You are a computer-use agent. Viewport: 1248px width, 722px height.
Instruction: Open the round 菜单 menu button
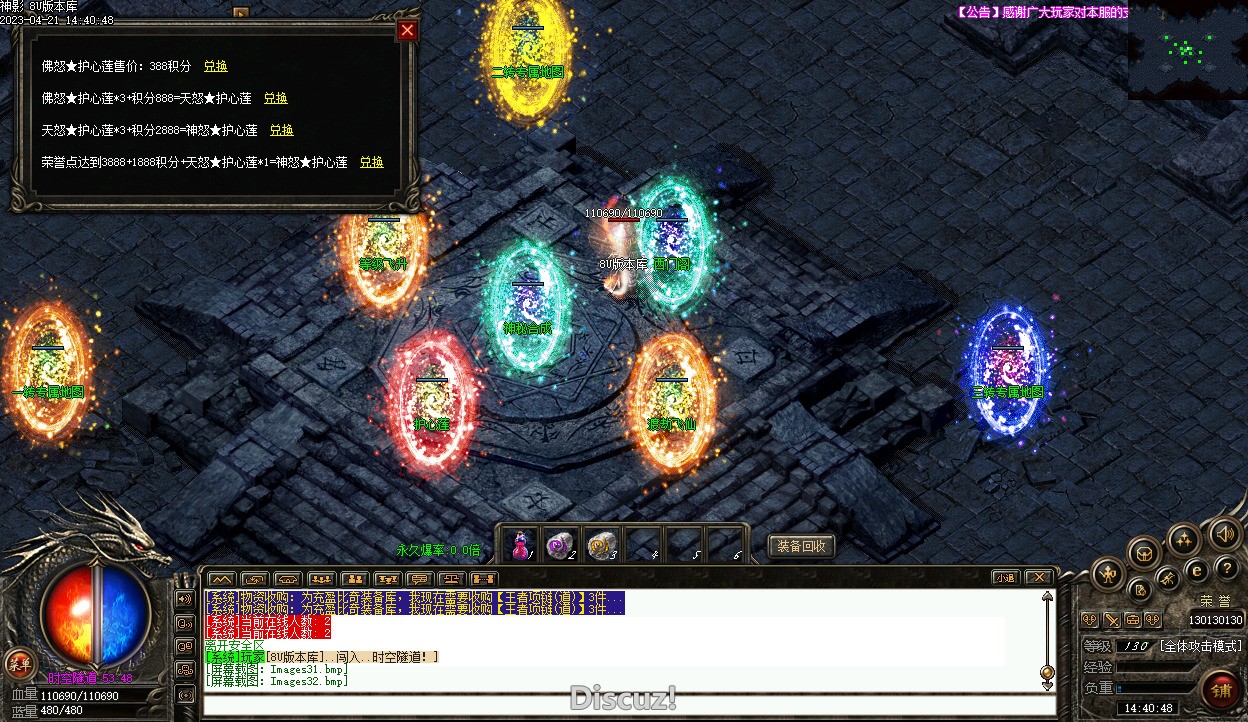[18, 662]
